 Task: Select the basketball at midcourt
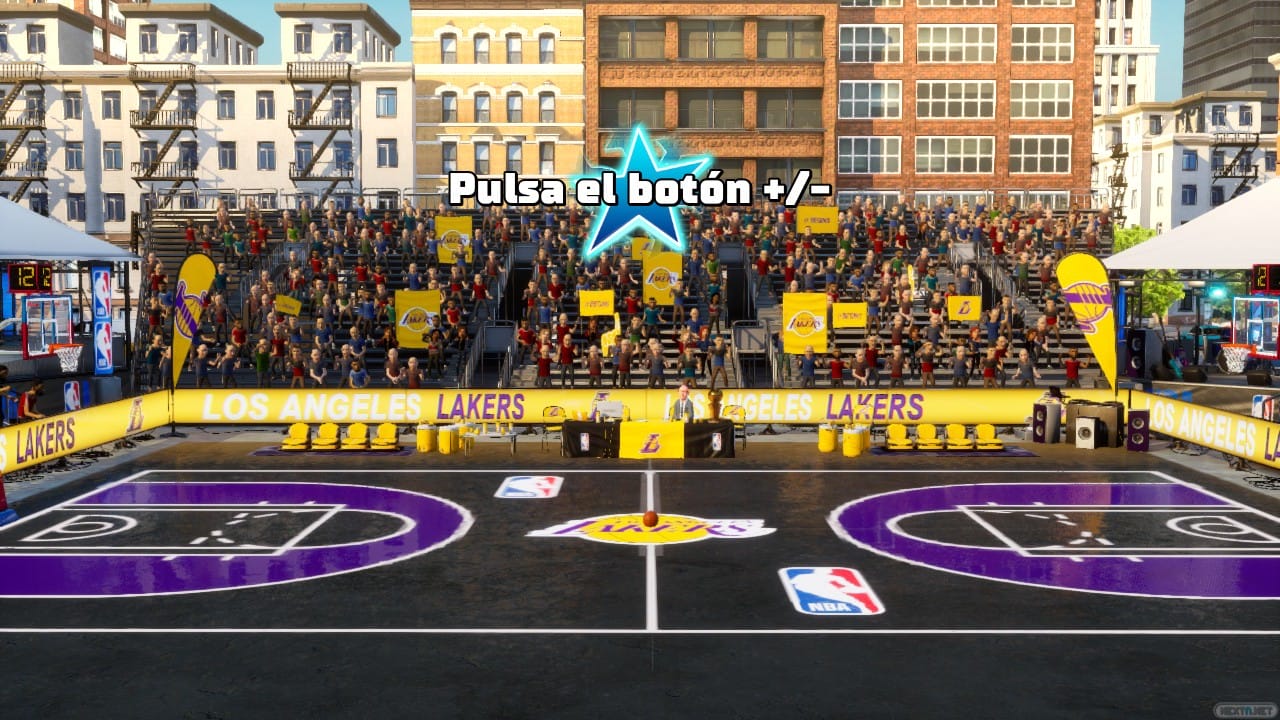(x=651, y=518)
